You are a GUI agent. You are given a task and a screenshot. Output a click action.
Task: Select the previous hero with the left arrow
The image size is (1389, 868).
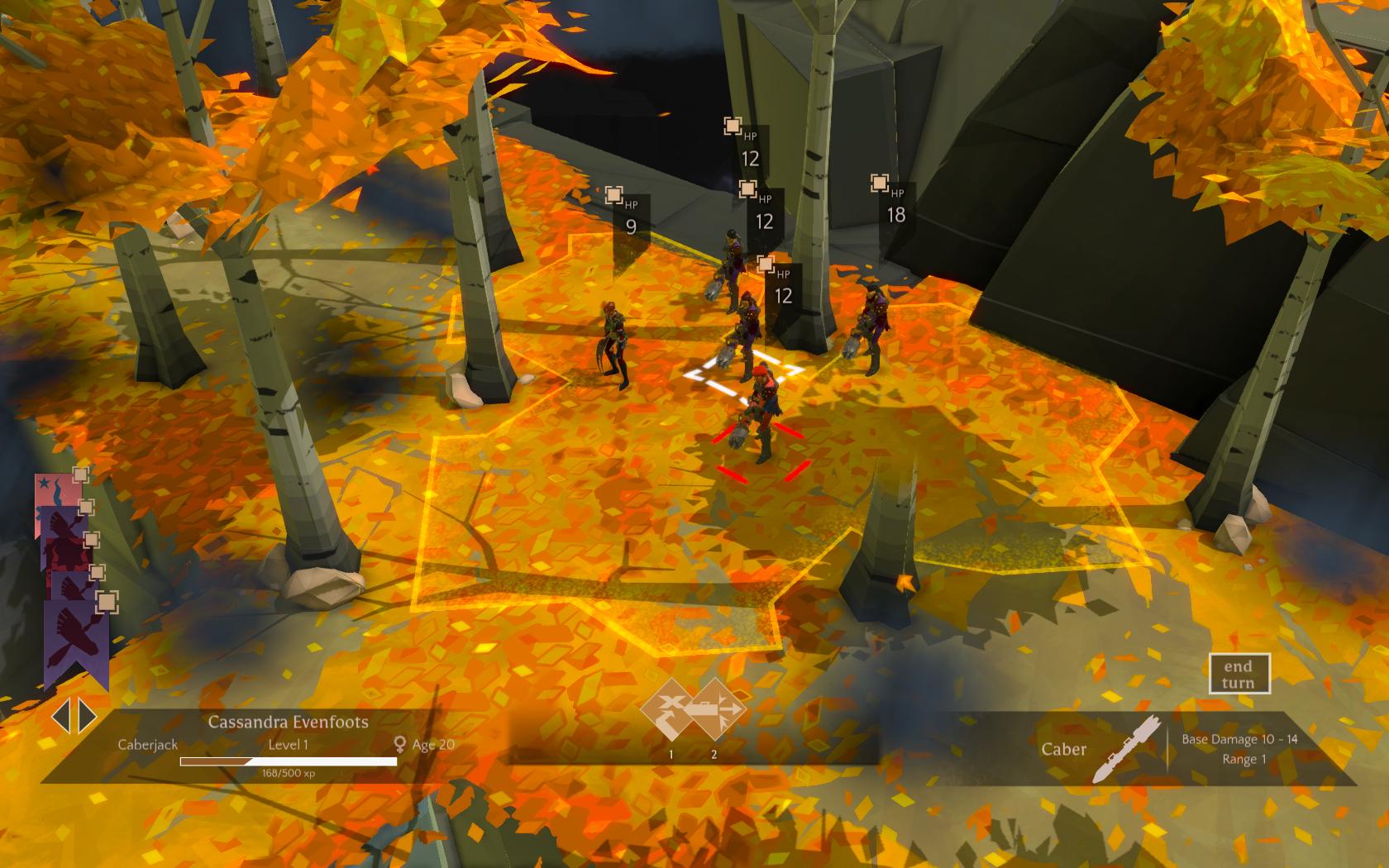60,717
